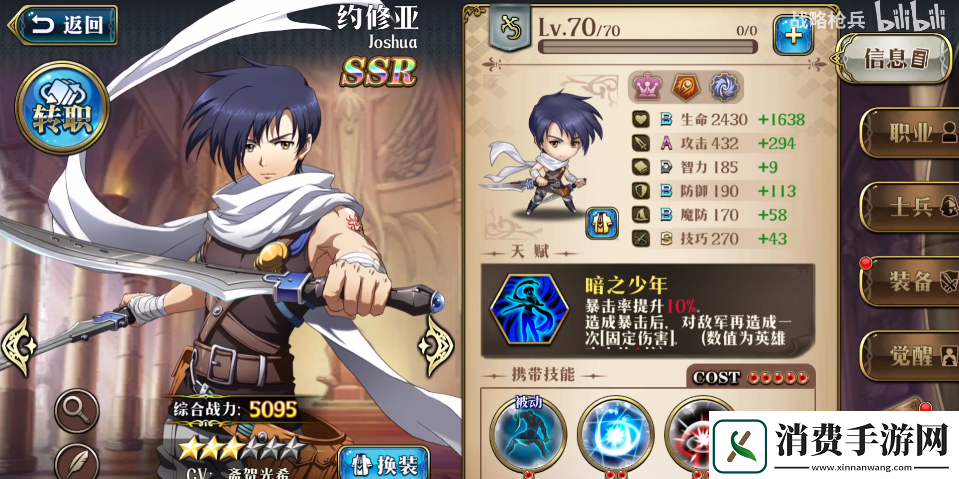This screenshot has height=479, width=959.
Task: Select the blue energy burst skill icon
Action: pyautogui.click(x=615, y=432)
